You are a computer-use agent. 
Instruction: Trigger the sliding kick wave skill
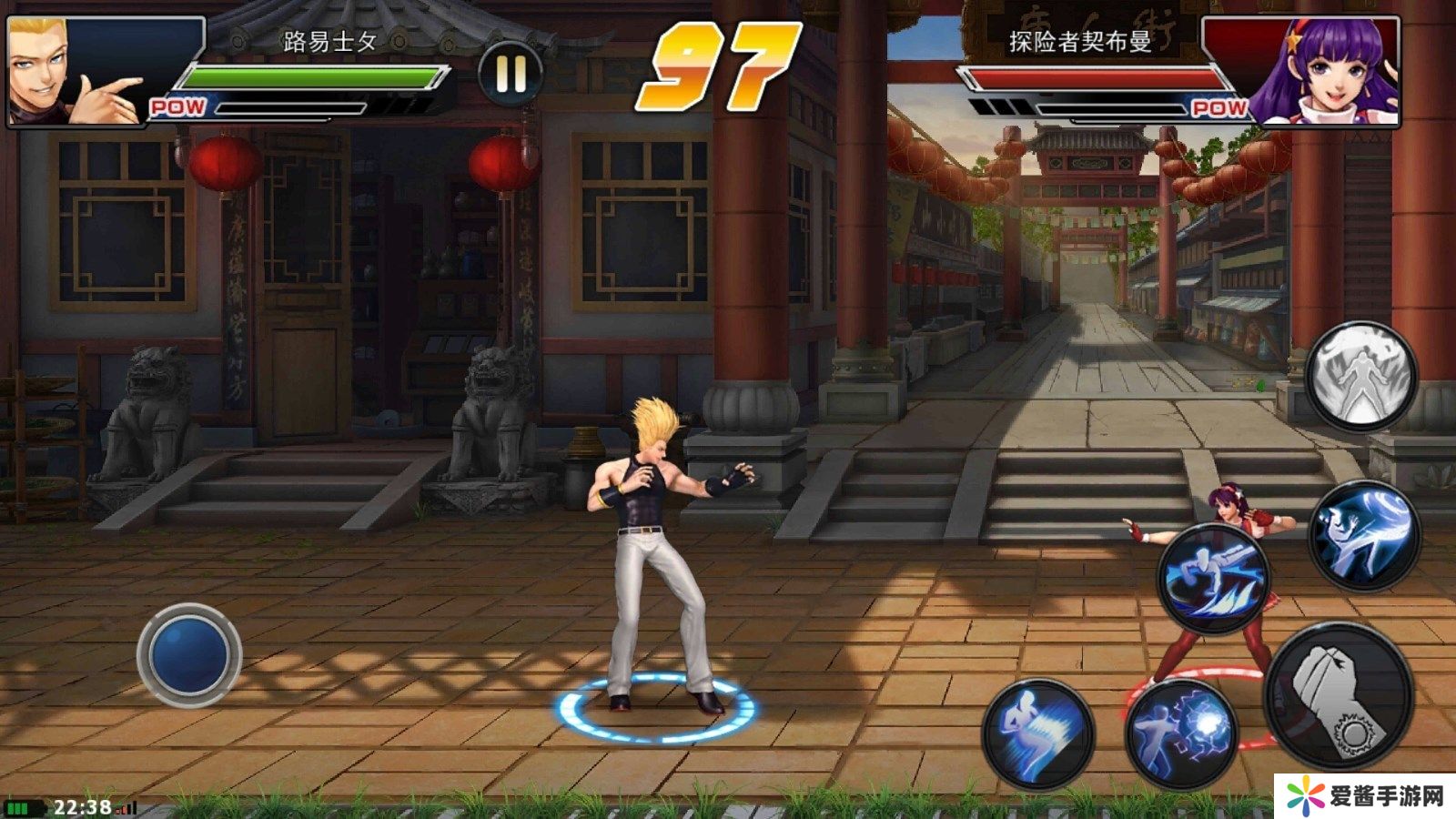point(1215,577)
